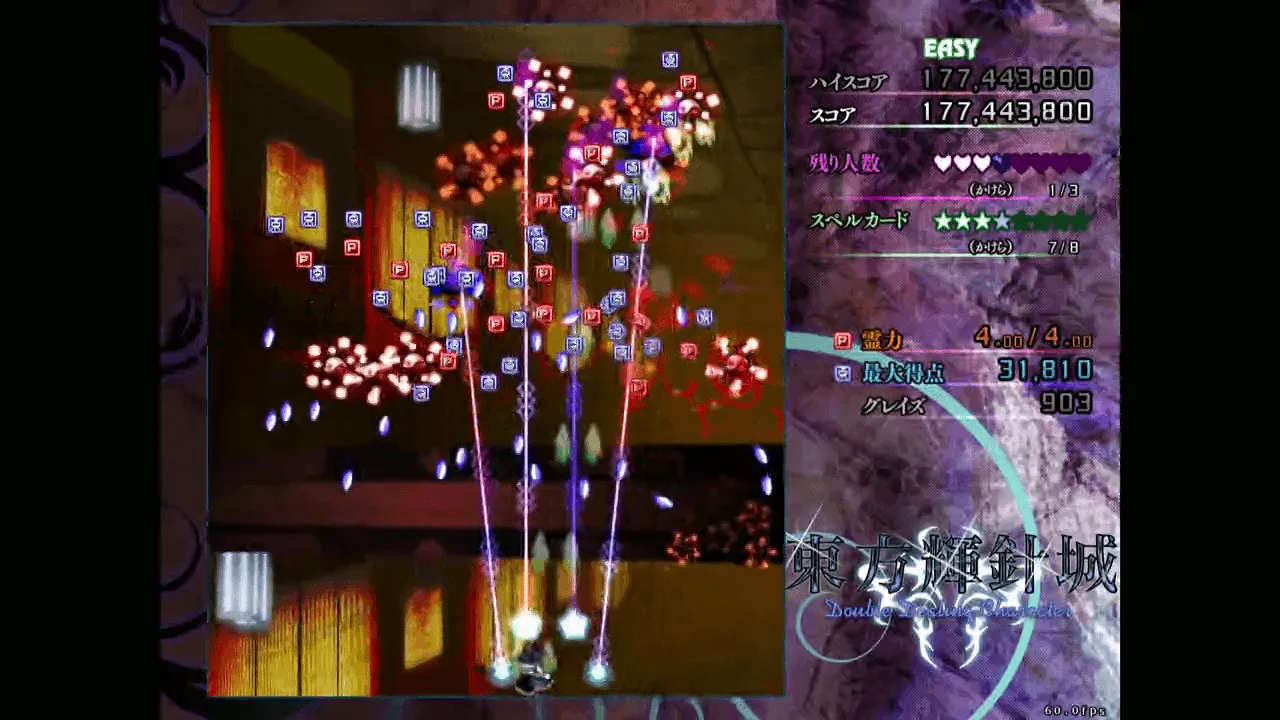Screen dimensions: 1280x720
Task: Select the スコア current score label
Action: [835, 112]
